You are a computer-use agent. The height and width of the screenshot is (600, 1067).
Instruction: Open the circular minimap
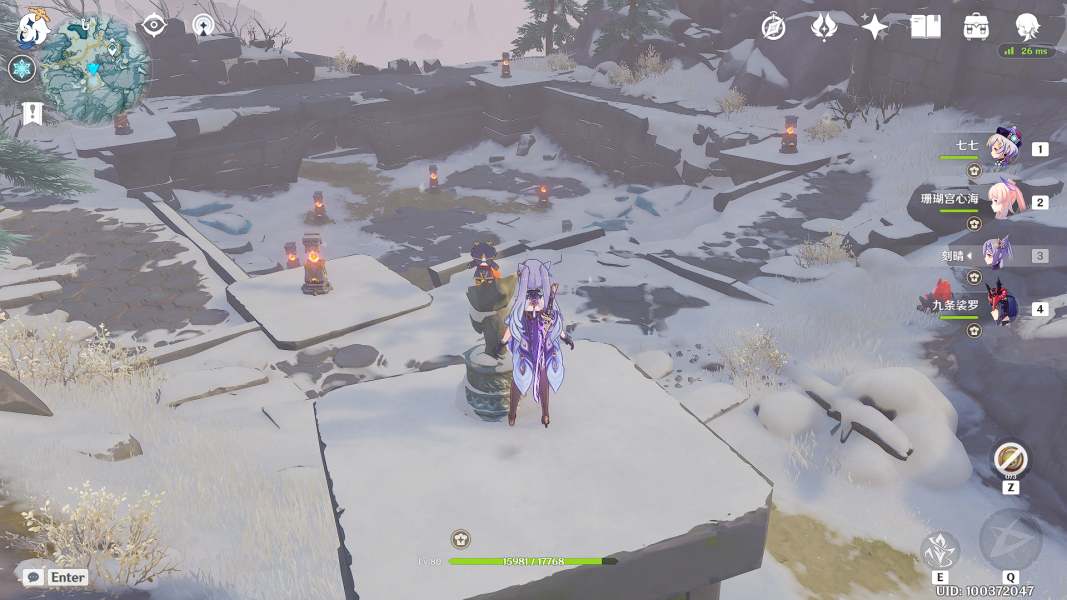coord(96,68)
